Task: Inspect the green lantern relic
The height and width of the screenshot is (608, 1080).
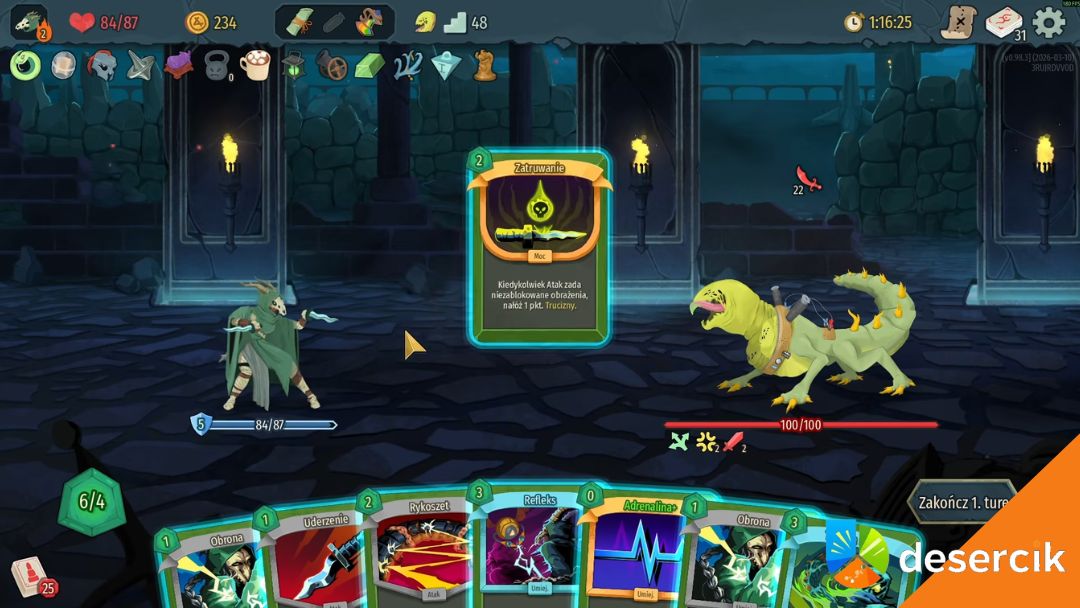Action: coord(293,66)
